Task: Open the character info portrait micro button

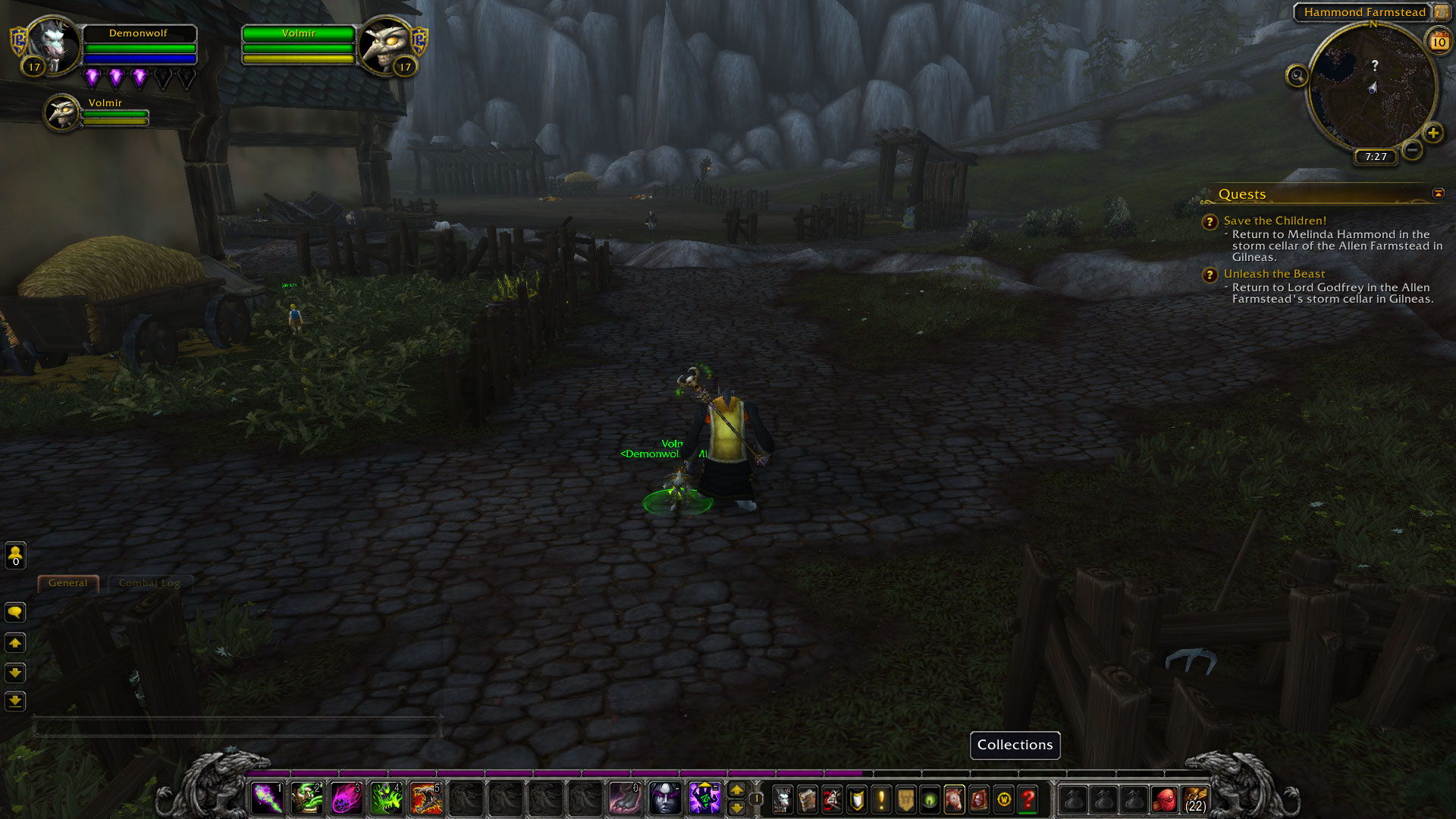Action: (783, 799)
